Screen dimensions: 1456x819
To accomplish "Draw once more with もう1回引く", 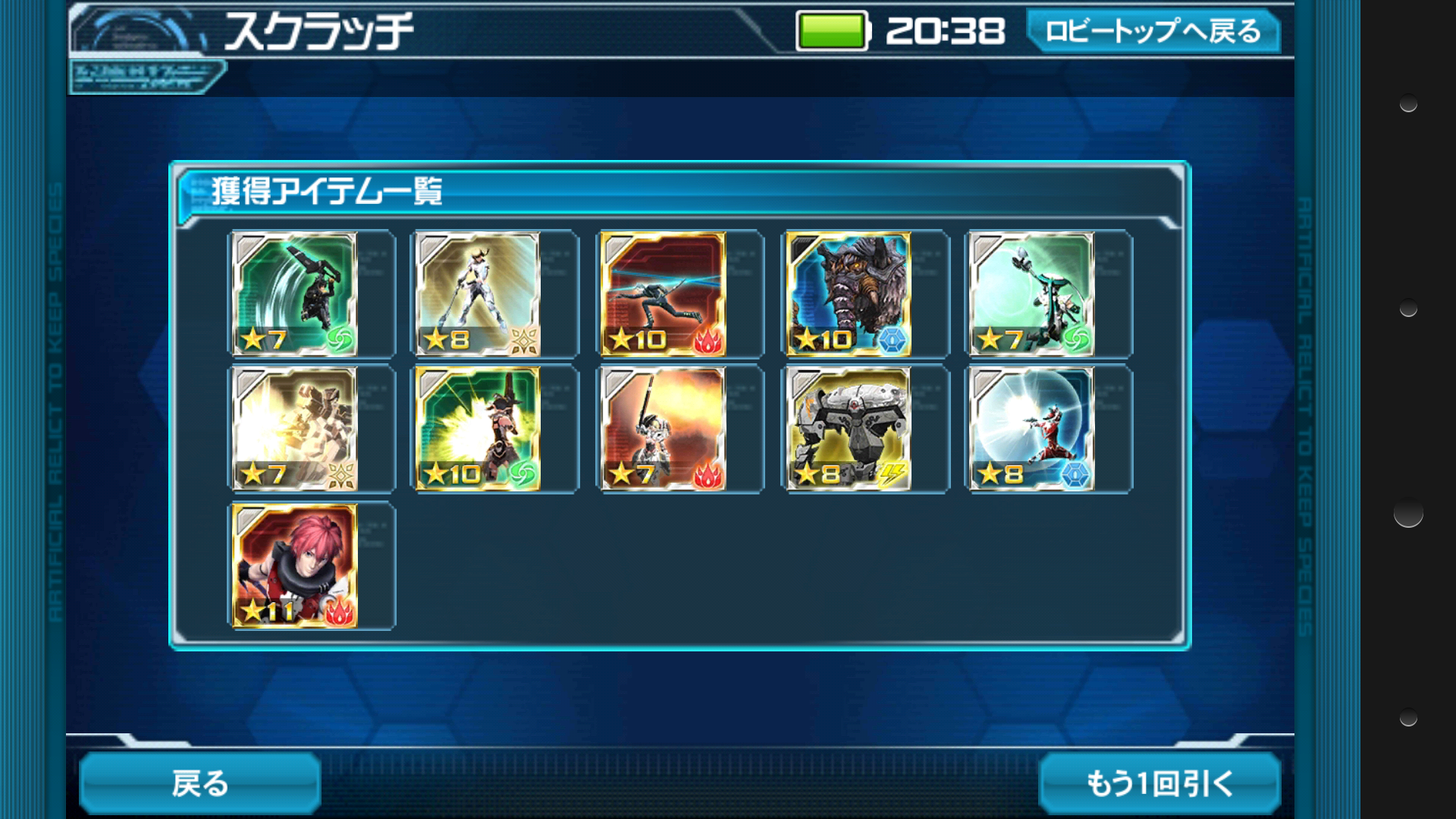I will (x=1159, y=783).
